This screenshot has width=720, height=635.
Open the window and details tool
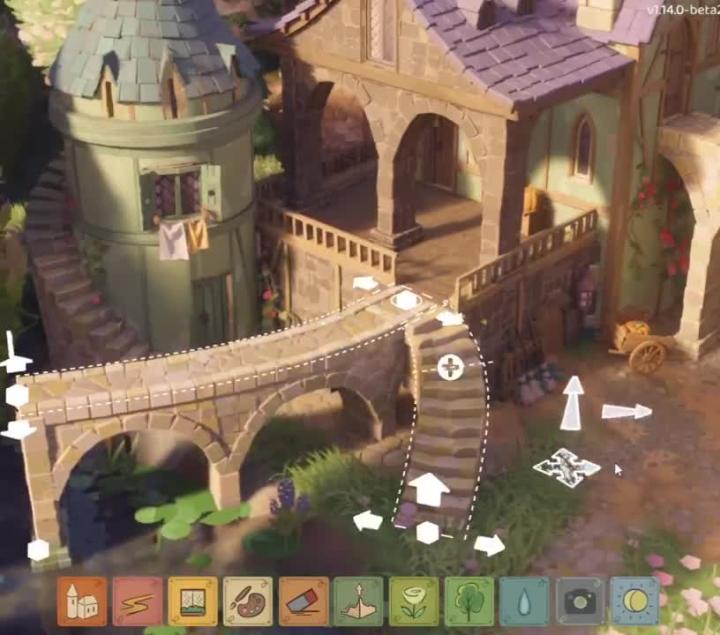click(193, 601)
